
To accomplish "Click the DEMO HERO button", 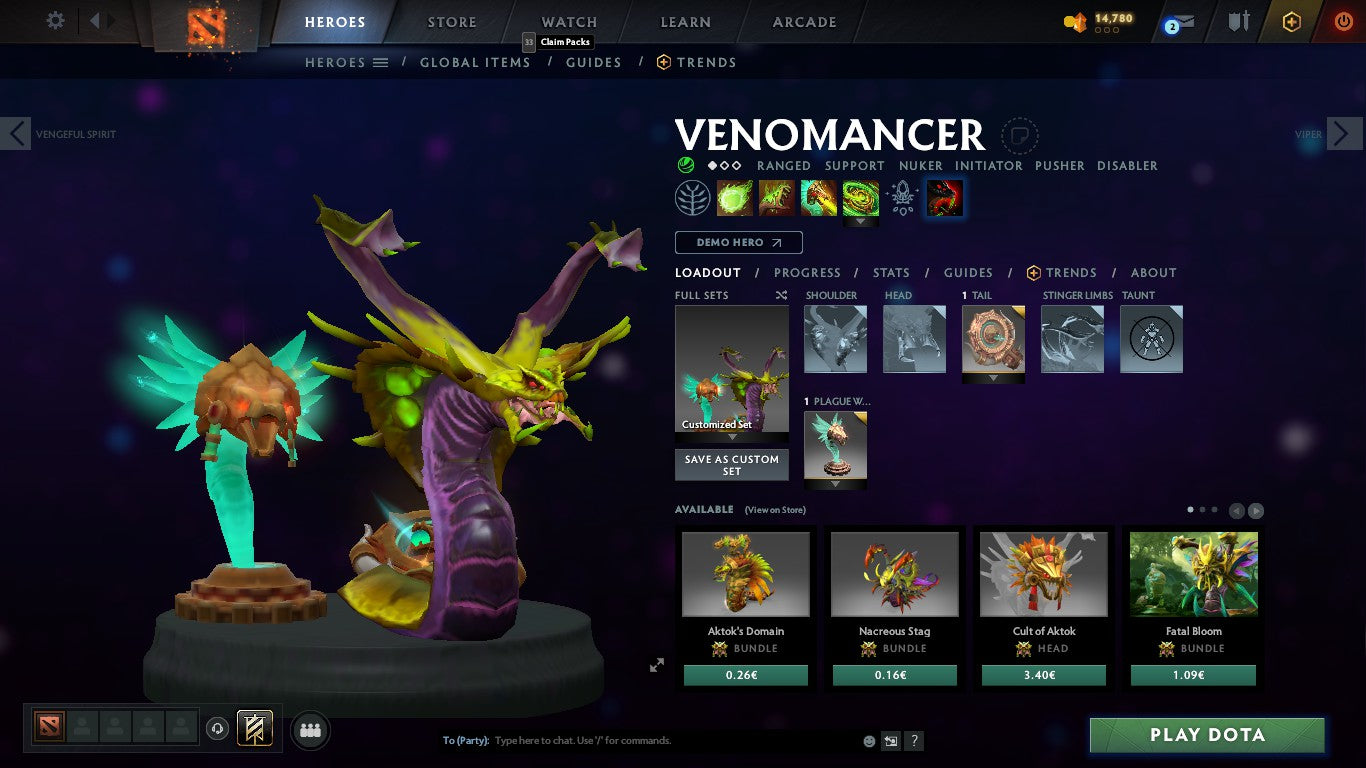I will click(738, 242).
